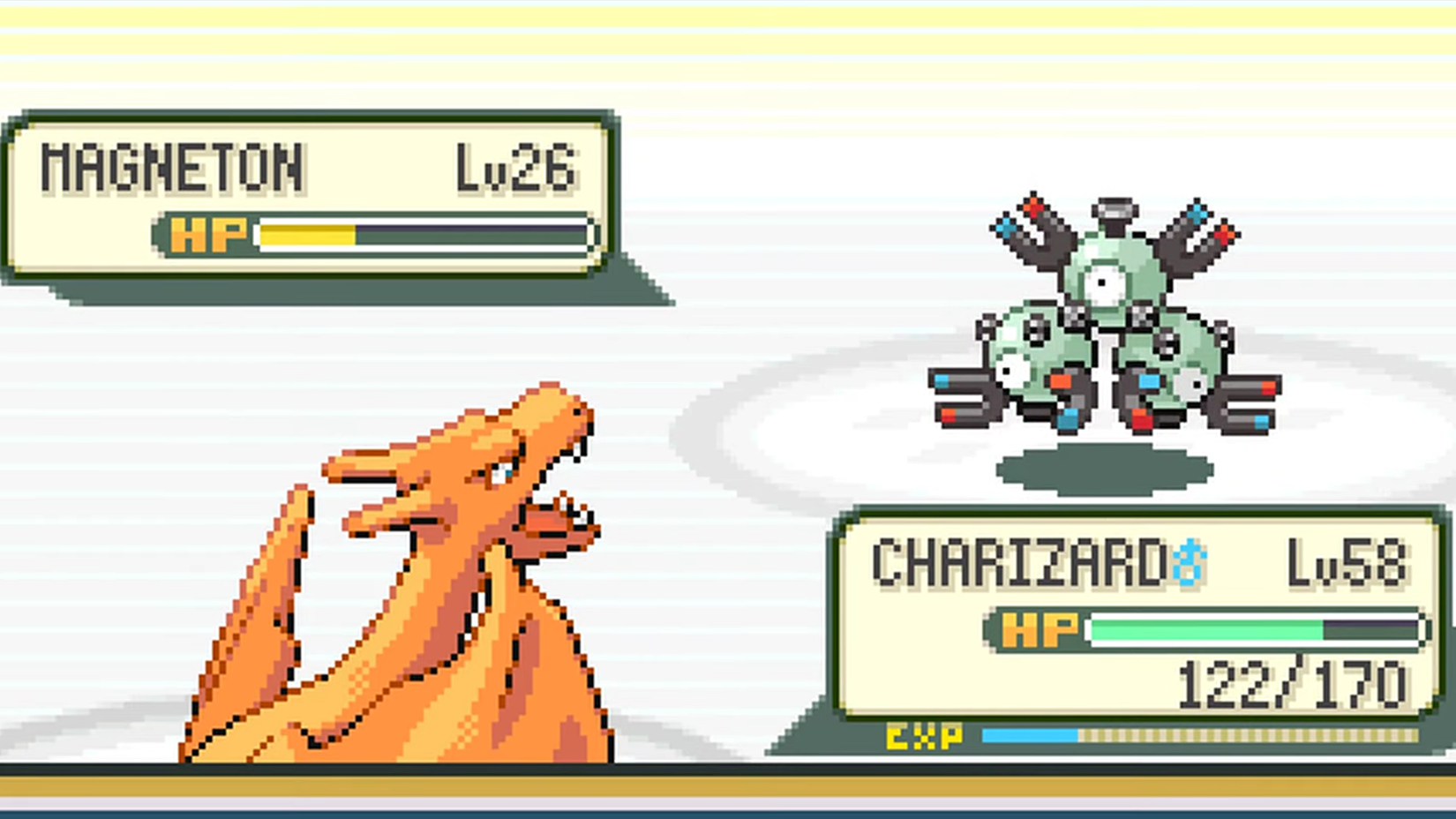Click the HP label in Charizard's info box
This screenshot has height=819, width=1456.
click(x=1037, y=628)
